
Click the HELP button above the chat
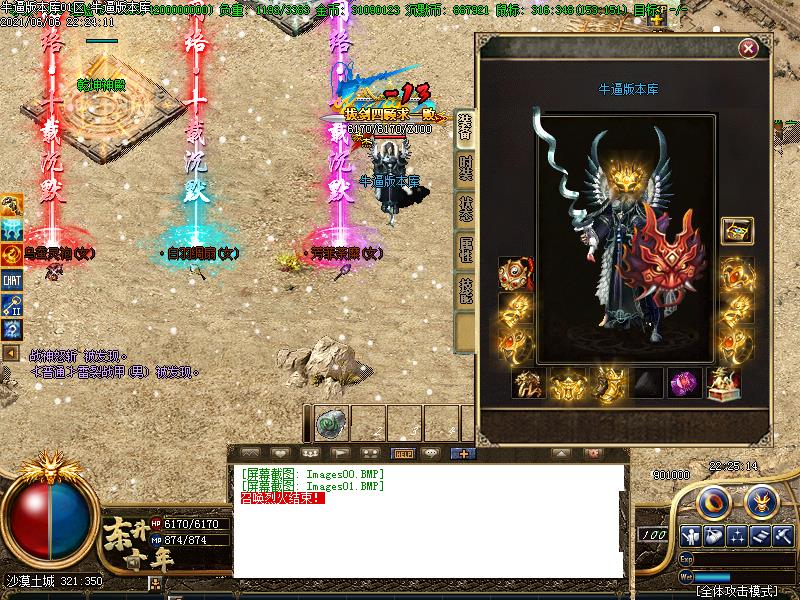click(404, 453)
